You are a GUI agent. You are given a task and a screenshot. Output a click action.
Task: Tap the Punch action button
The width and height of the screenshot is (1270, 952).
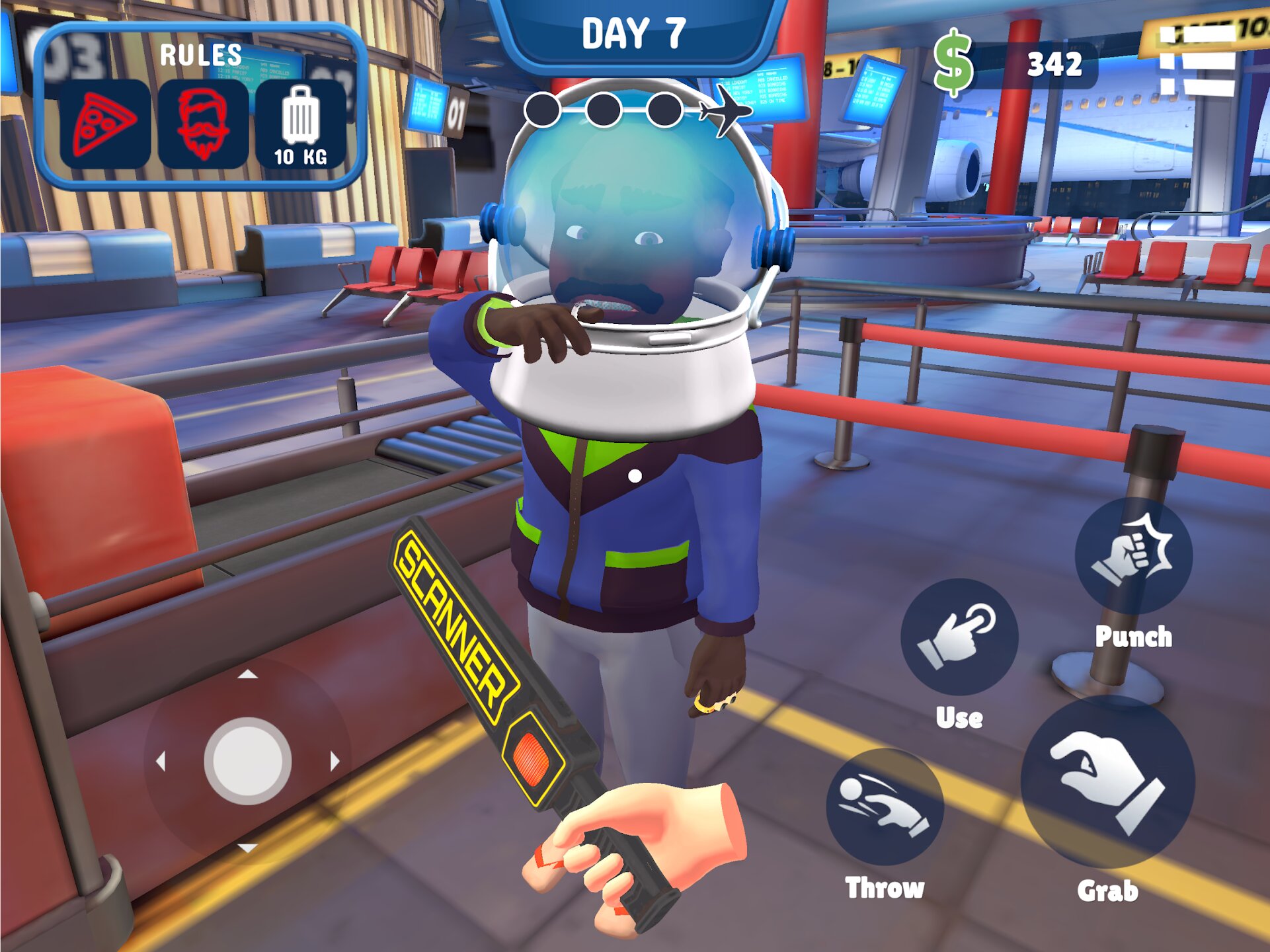click(x=1133, y=555)
